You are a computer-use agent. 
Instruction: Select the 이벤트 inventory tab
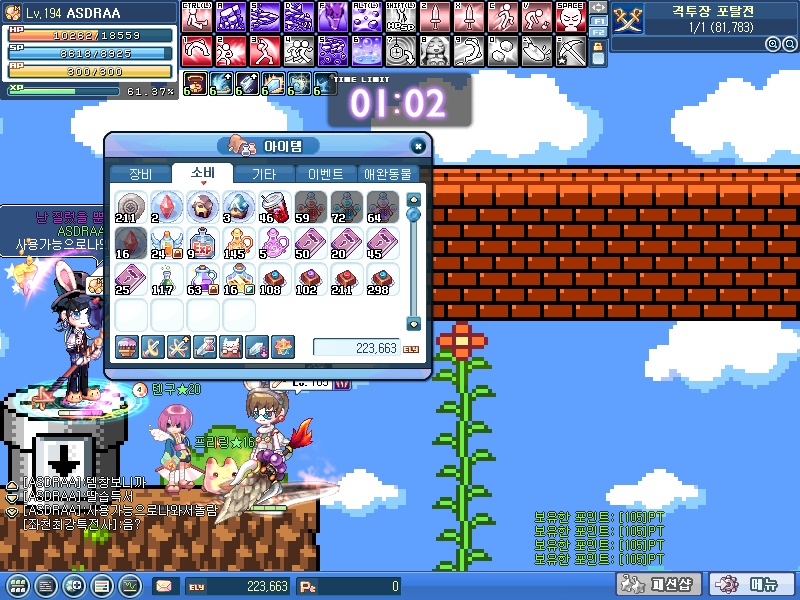[x=326, y=173]
